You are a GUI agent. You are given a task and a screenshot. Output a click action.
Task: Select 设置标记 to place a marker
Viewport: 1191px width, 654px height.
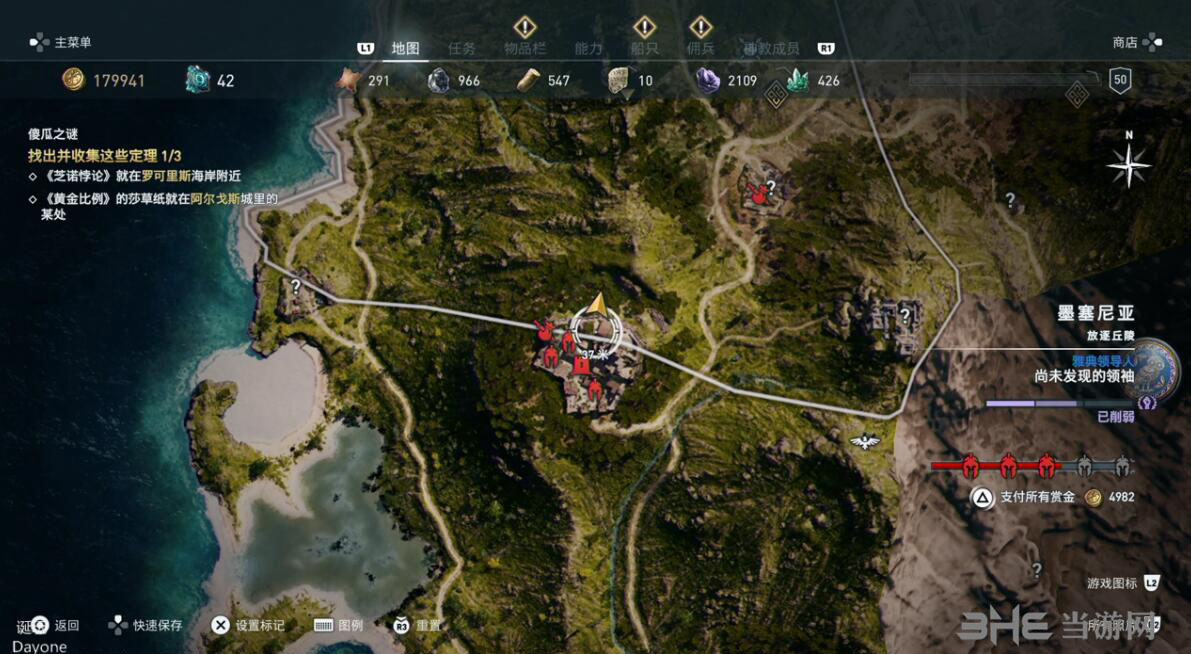pos(260,625)
